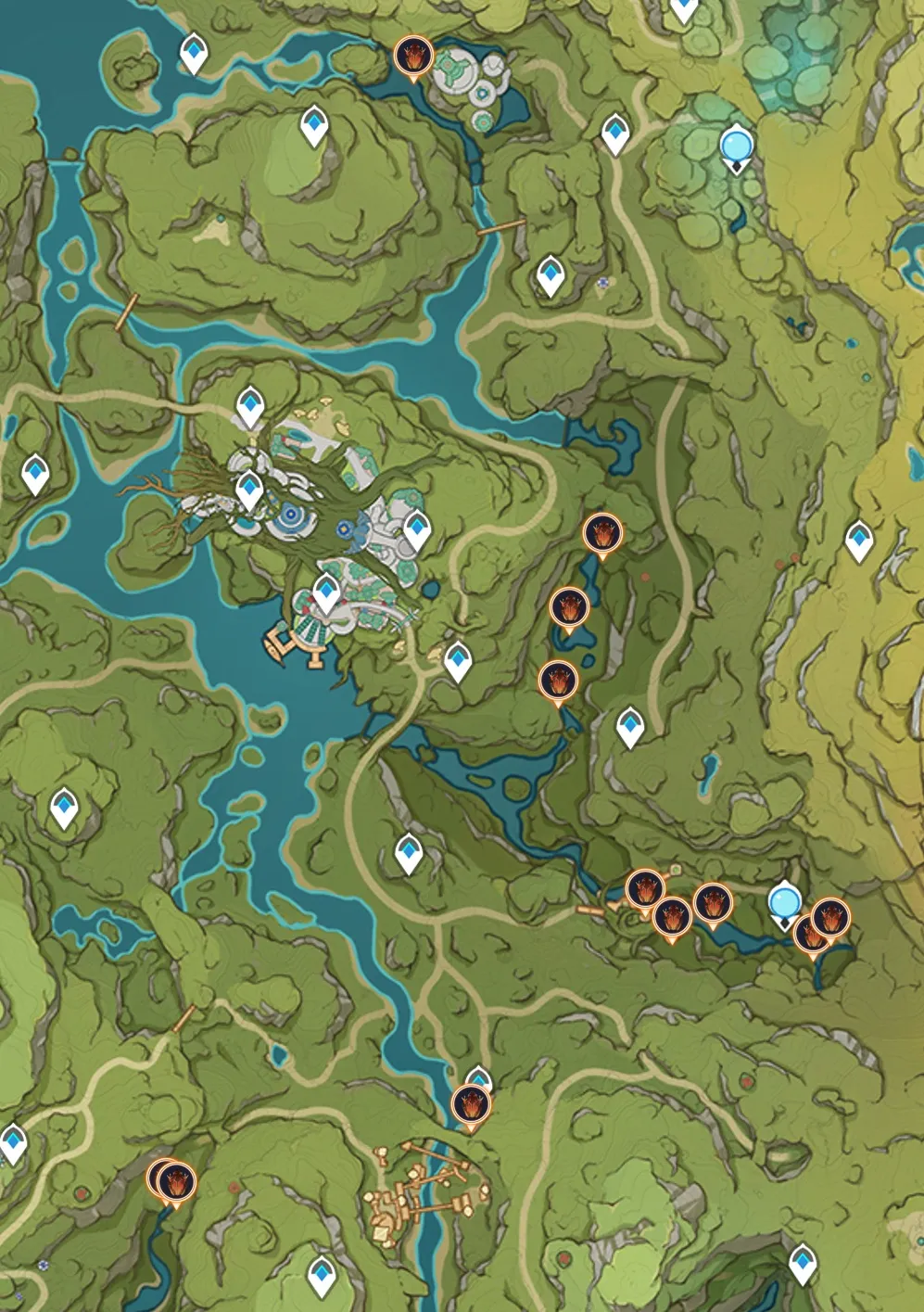
Task: Click the blue orb marker in the teal forest
Action: tap(737, 146)
